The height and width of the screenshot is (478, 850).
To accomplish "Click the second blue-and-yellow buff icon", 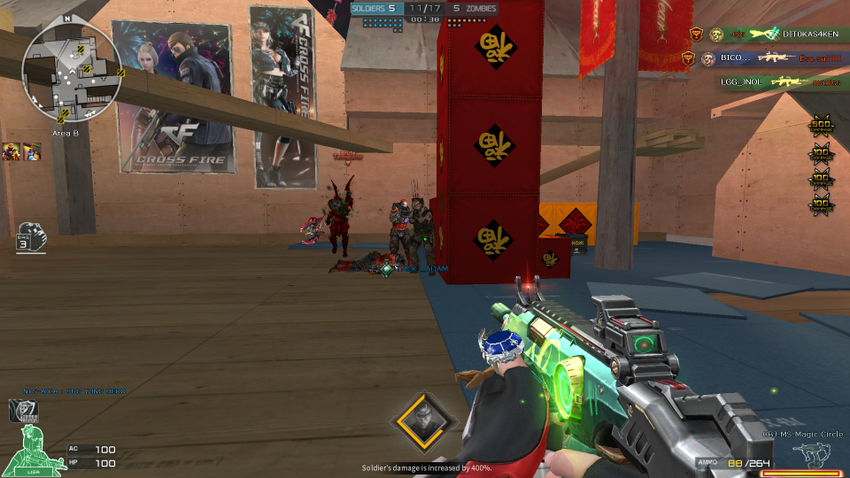I will click(32, 151).
